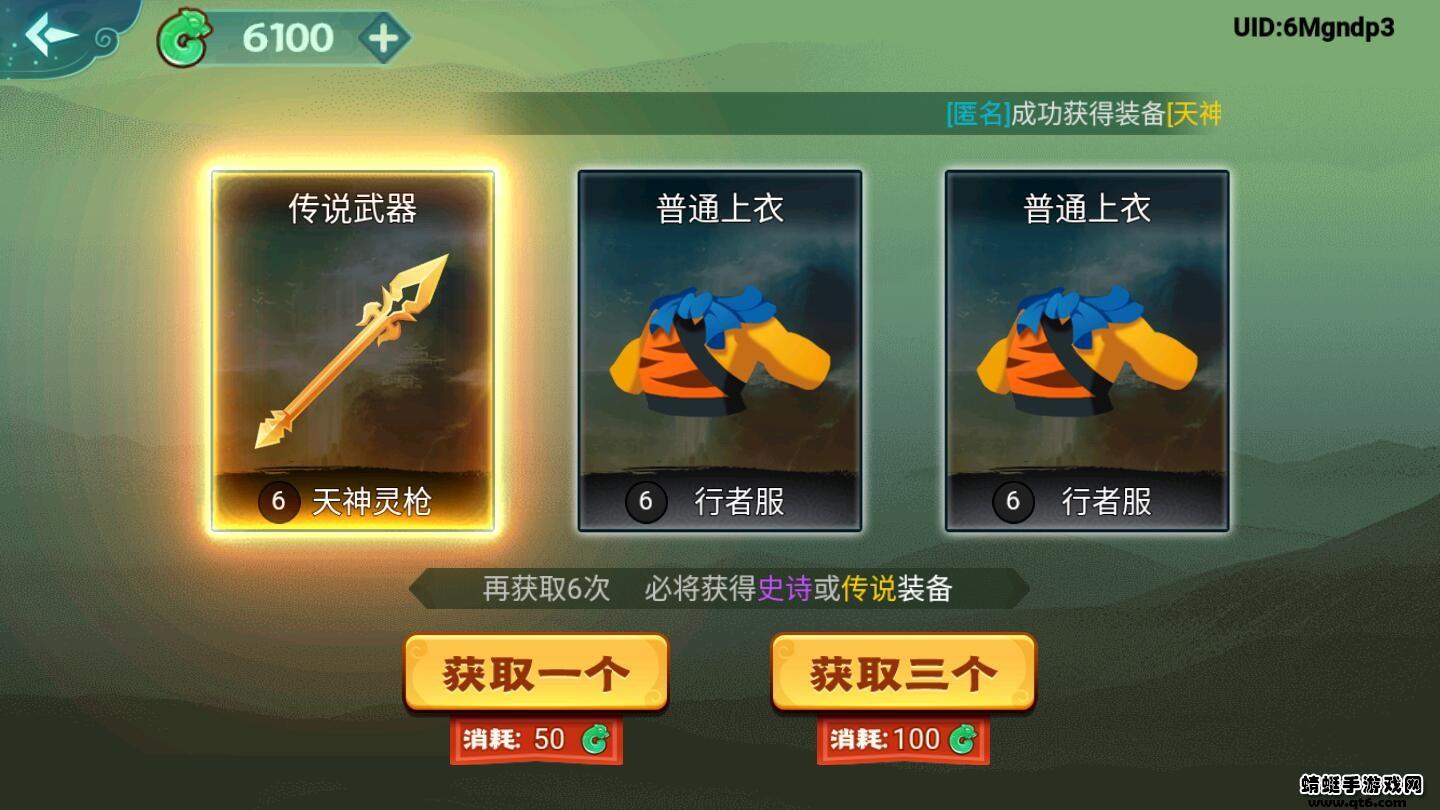Click the UID:6Mgndp3 label
The image size is (1440, 810).
pos(1314,27)
